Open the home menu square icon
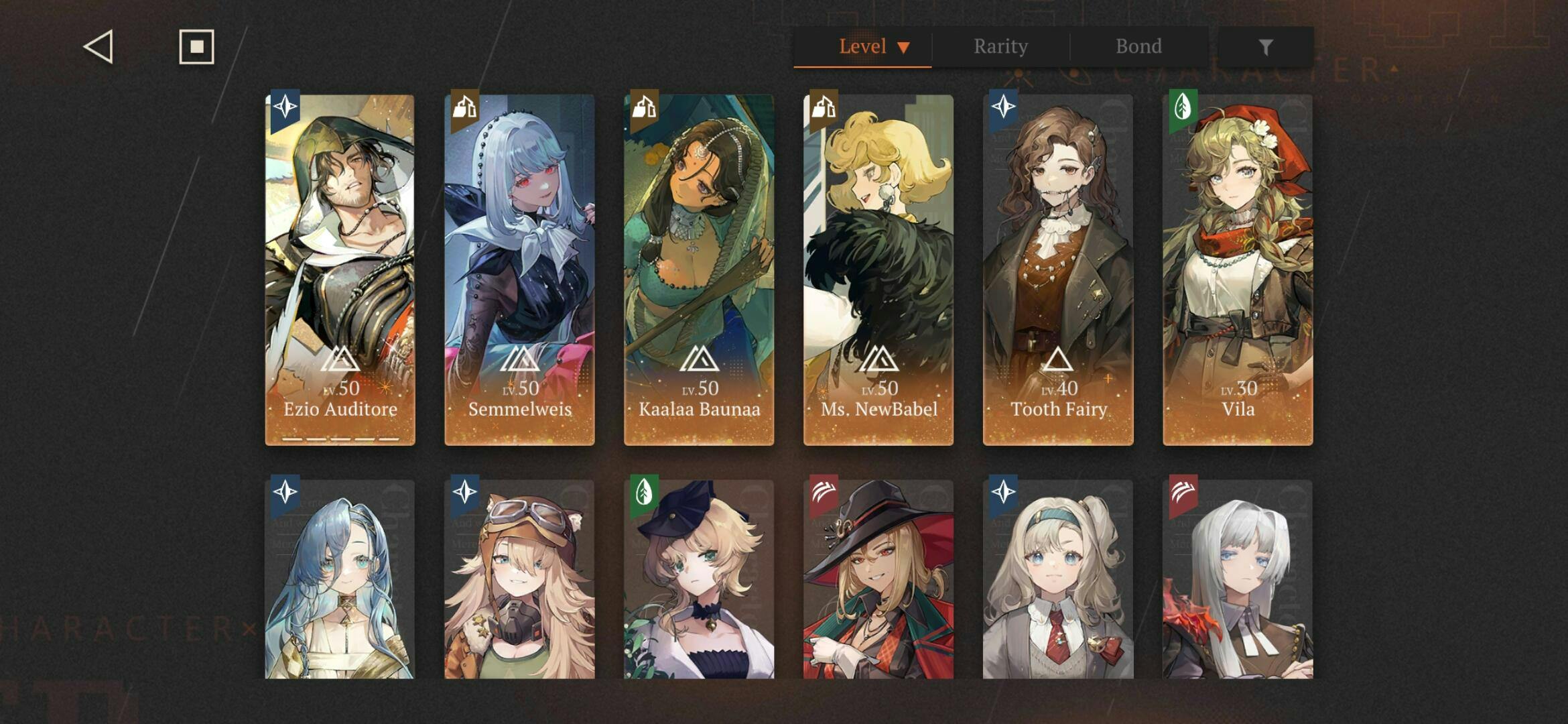1568x724 pixels. point(196,47)
